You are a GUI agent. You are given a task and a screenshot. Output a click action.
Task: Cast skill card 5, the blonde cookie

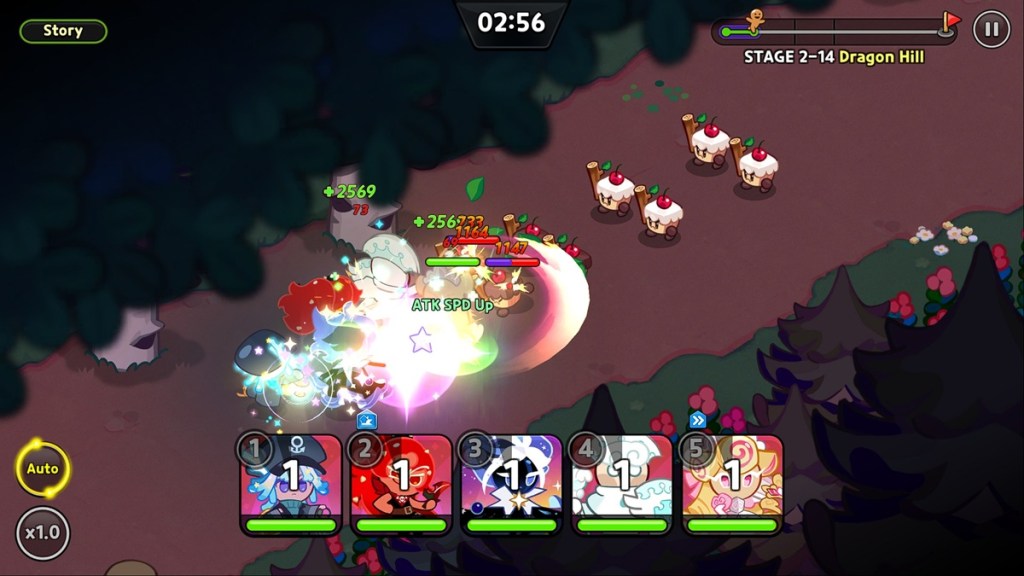pyautogui.click(x=733, y=481)
